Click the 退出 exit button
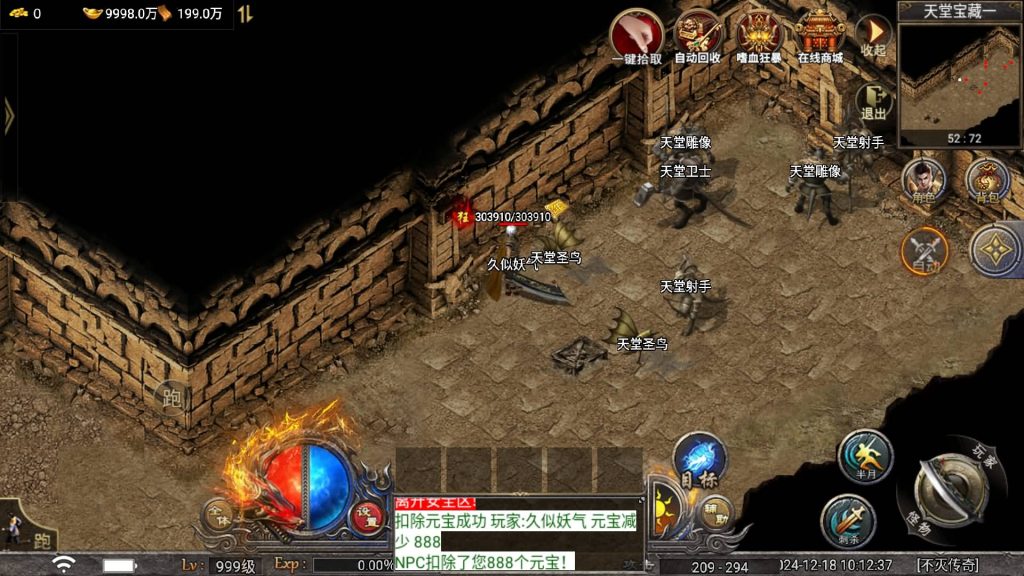 pos(874,101)
